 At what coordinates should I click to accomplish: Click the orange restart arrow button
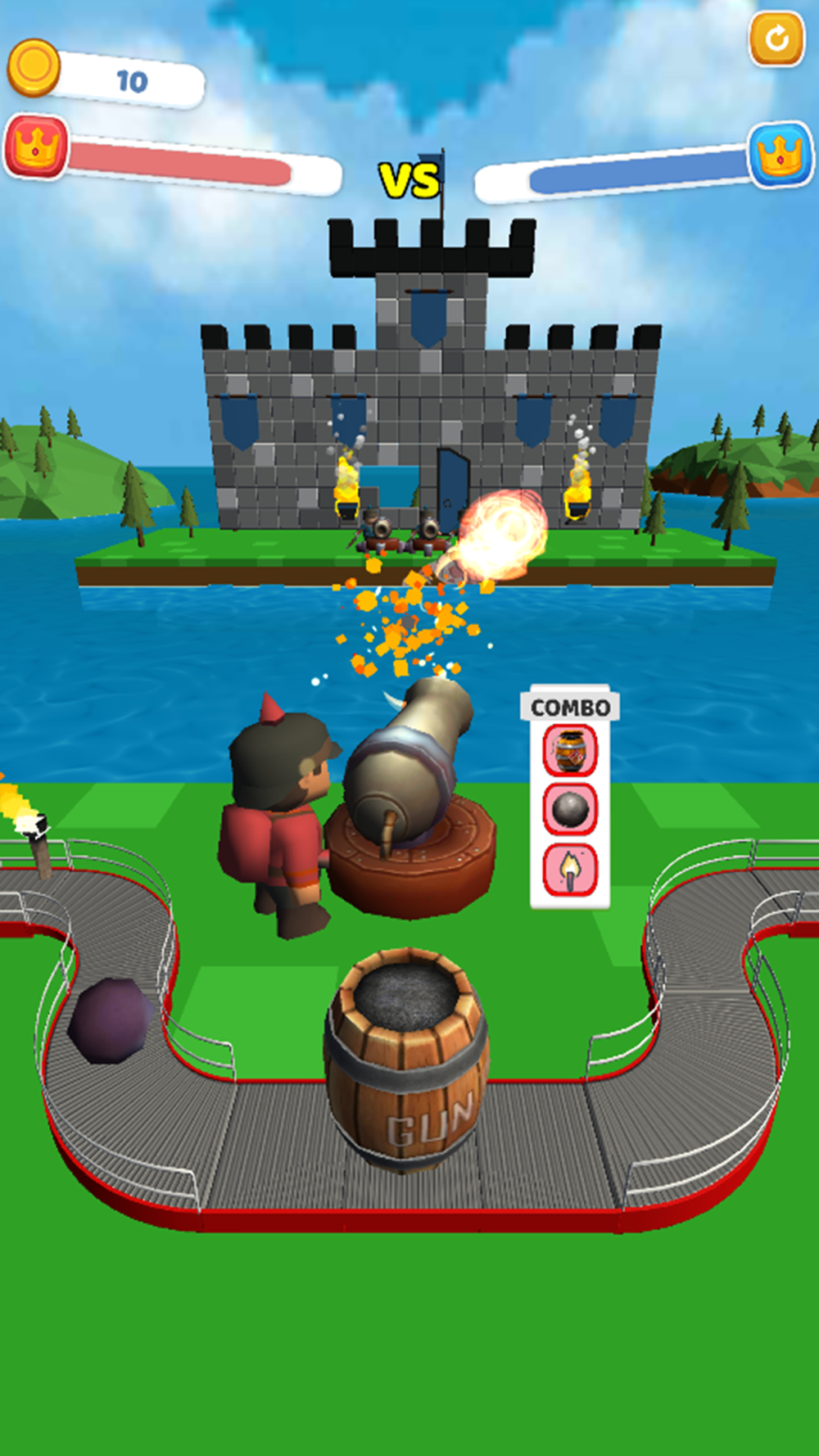click(x=776, y=38)
